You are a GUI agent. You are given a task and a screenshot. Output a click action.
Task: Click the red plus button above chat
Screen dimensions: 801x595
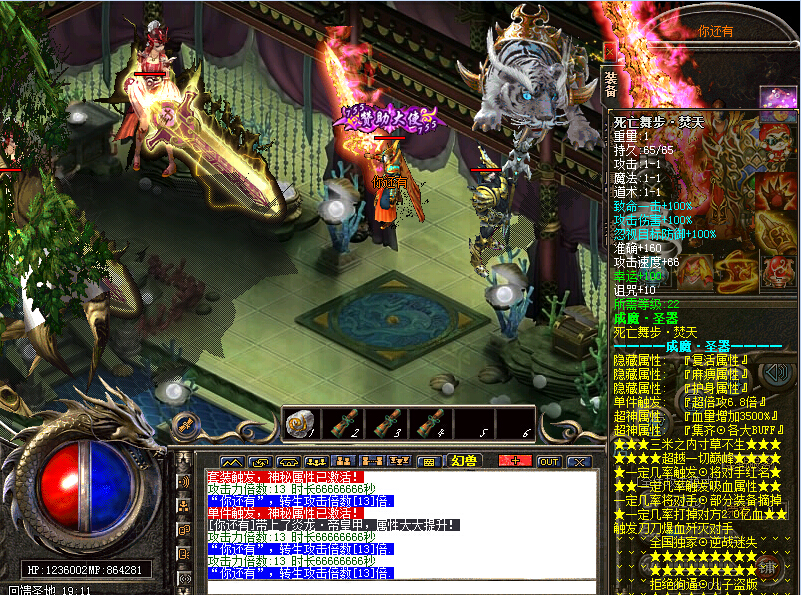tap(515, 461)
